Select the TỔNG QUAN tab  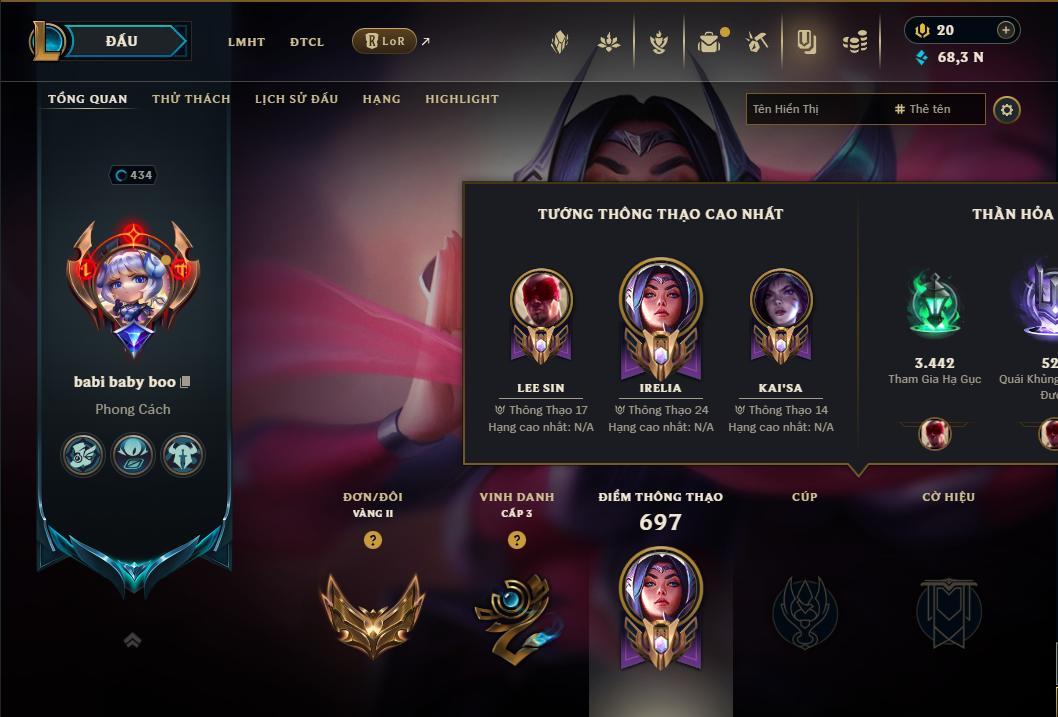coord(88,99)
